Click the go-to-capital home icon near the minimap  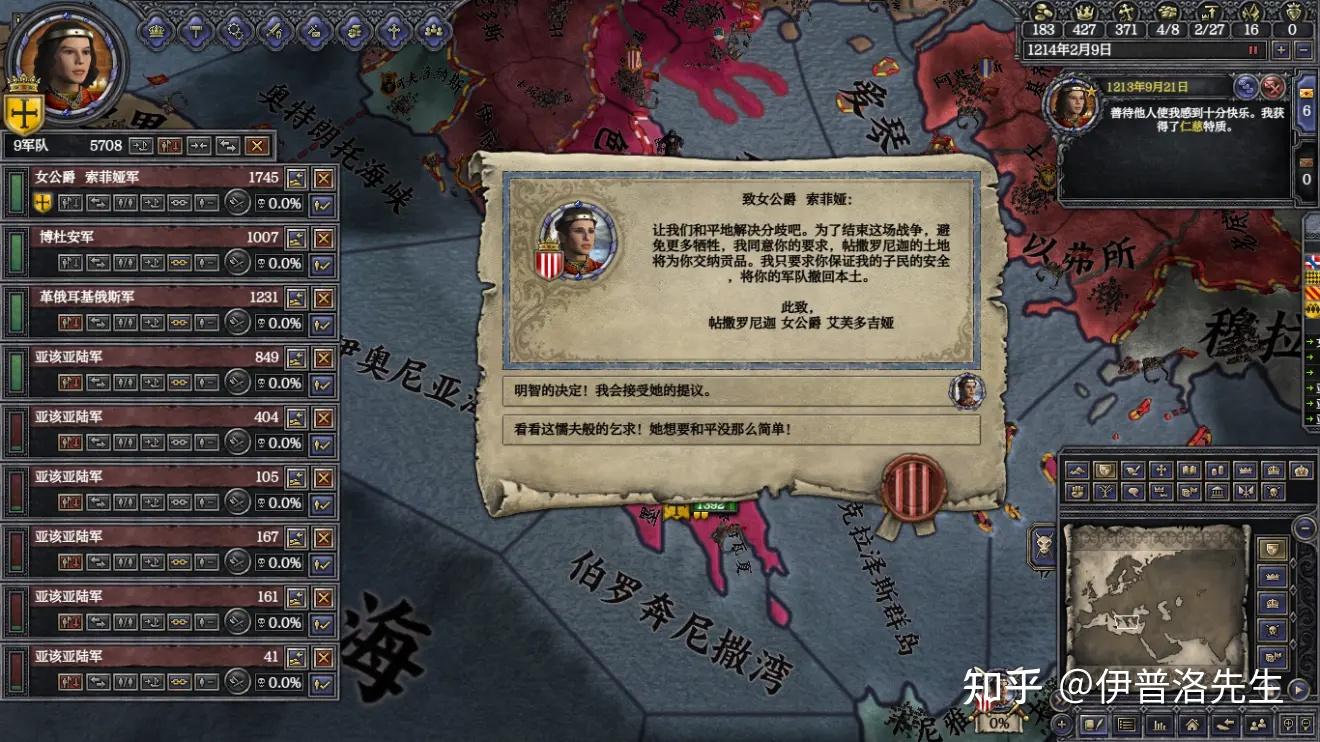[1192, 725]
